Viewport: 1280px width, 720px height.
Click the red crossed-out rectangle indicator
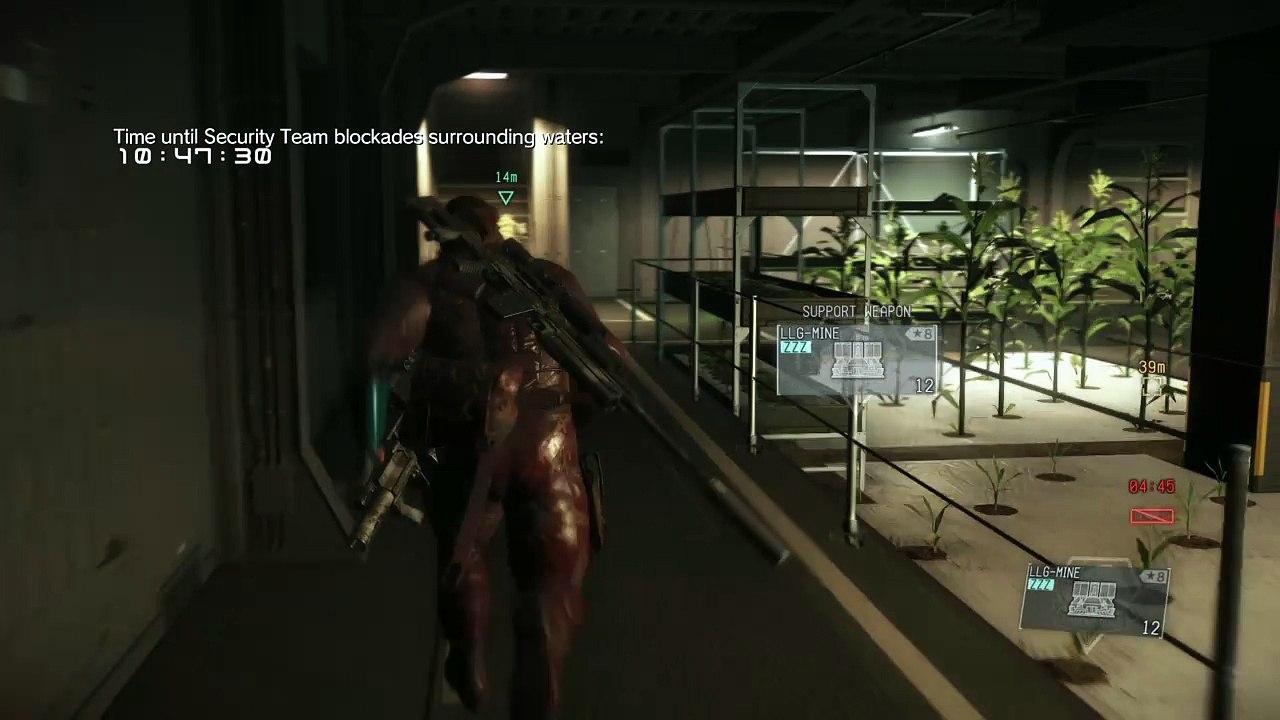(1151, 516)
